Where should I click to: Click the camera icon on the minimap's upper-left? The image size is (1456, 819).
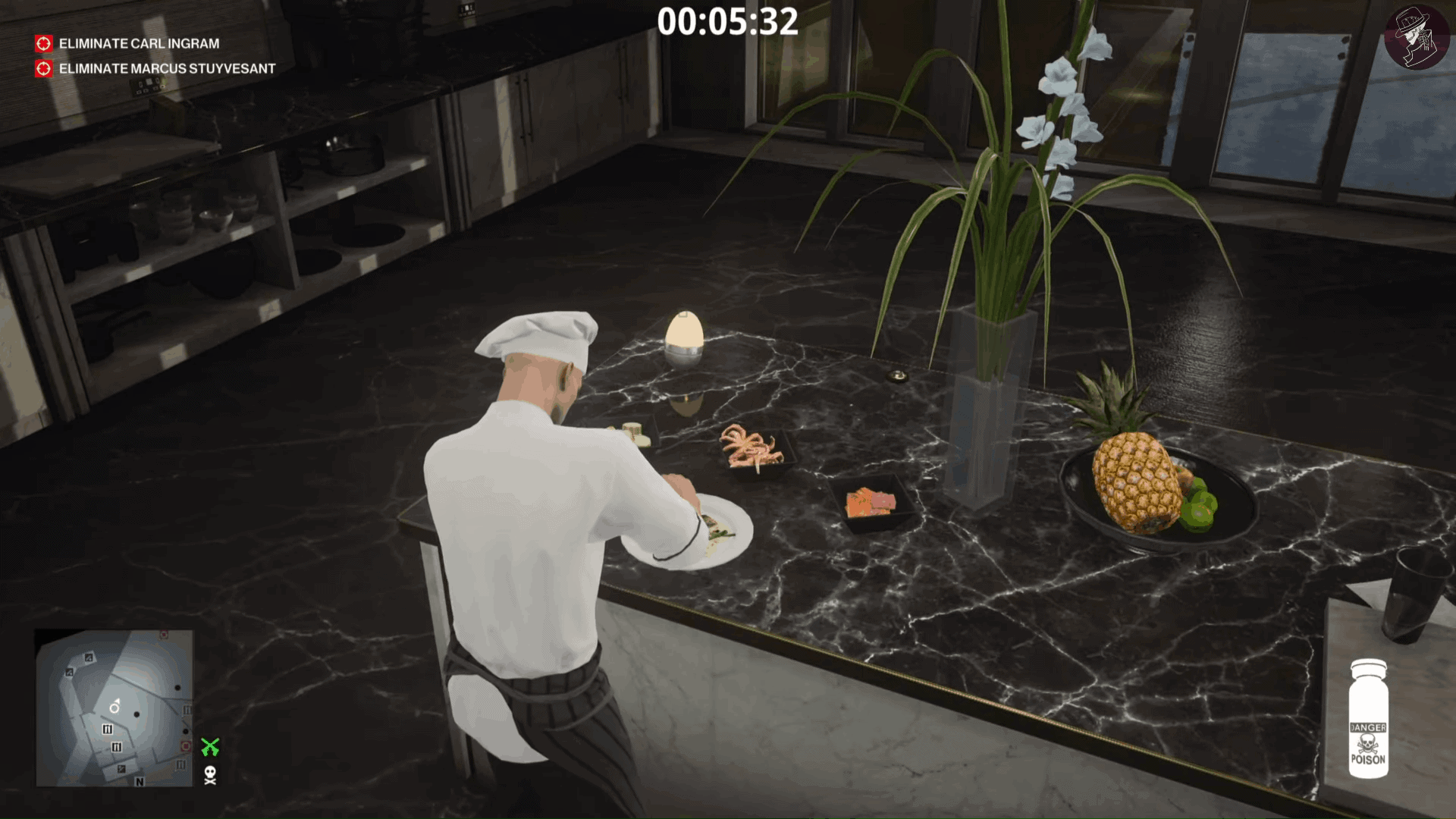pyautogui.click(x=89, y=659)
